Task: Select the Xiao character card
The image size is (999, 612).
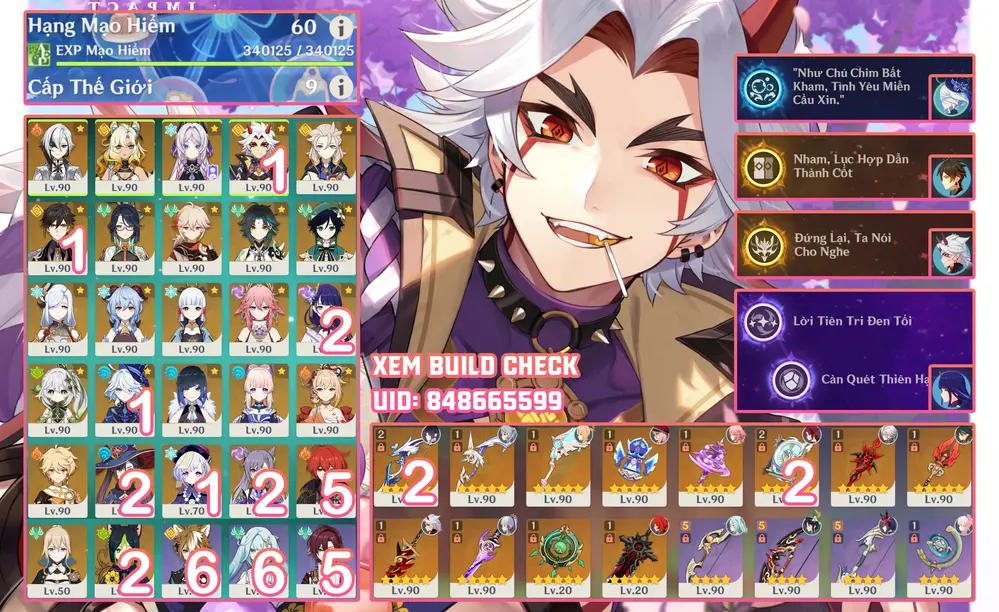Action: click(x=258, y=237)
